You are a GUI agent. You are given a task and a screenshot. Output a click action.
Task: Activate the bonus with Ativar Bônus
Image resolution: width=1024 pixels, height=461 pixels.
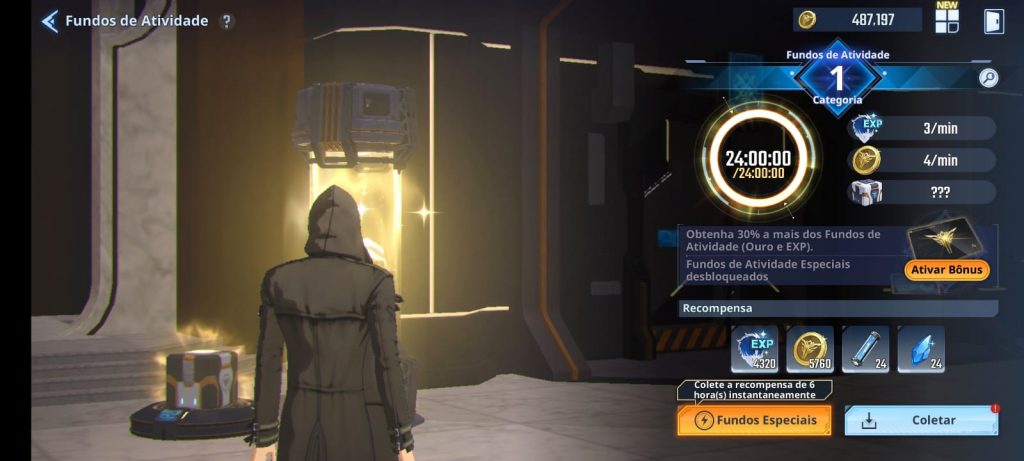946,270
